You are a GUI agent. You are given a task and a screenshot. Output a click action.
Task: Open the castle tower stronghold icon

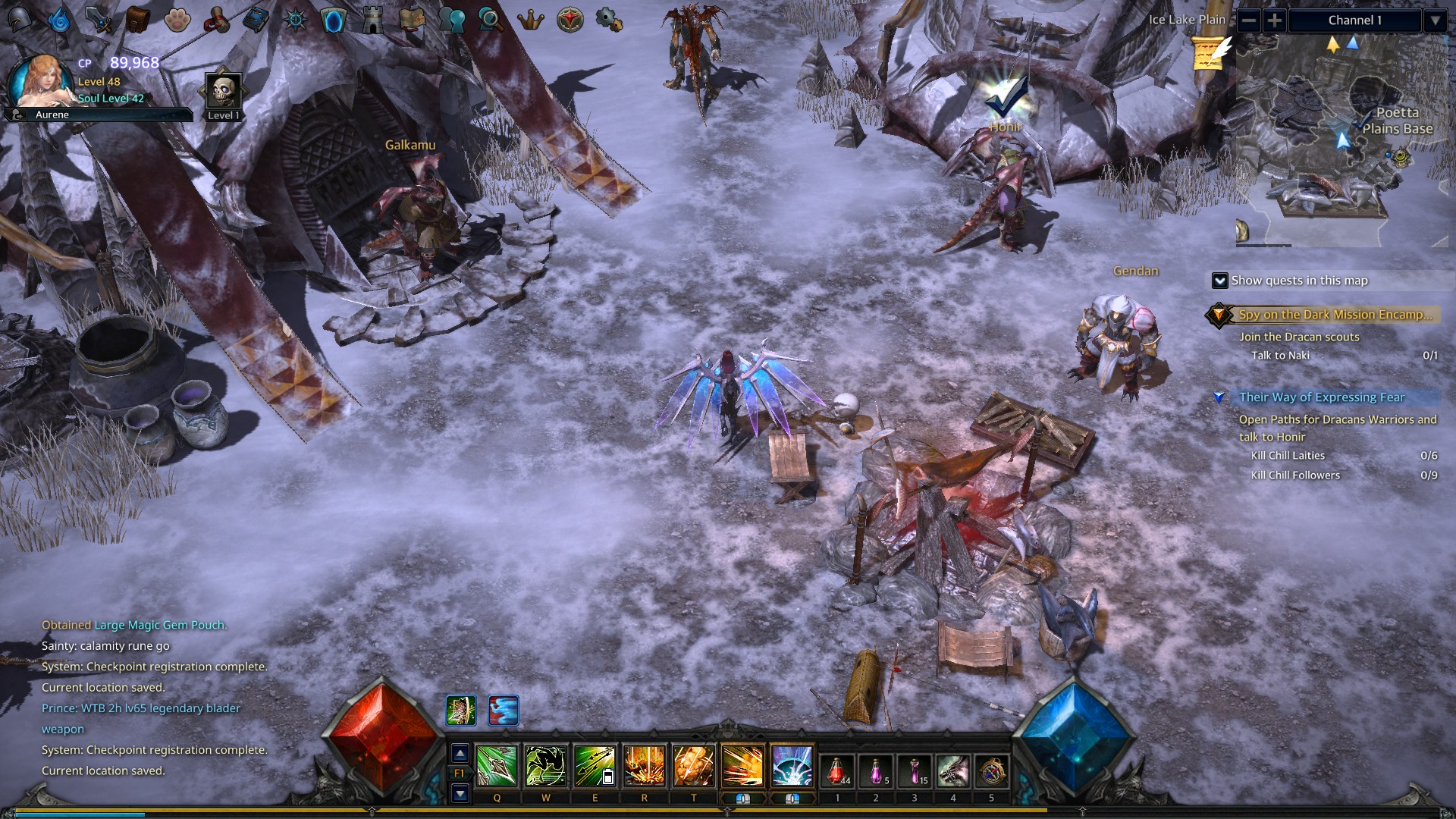coord(372,21)
